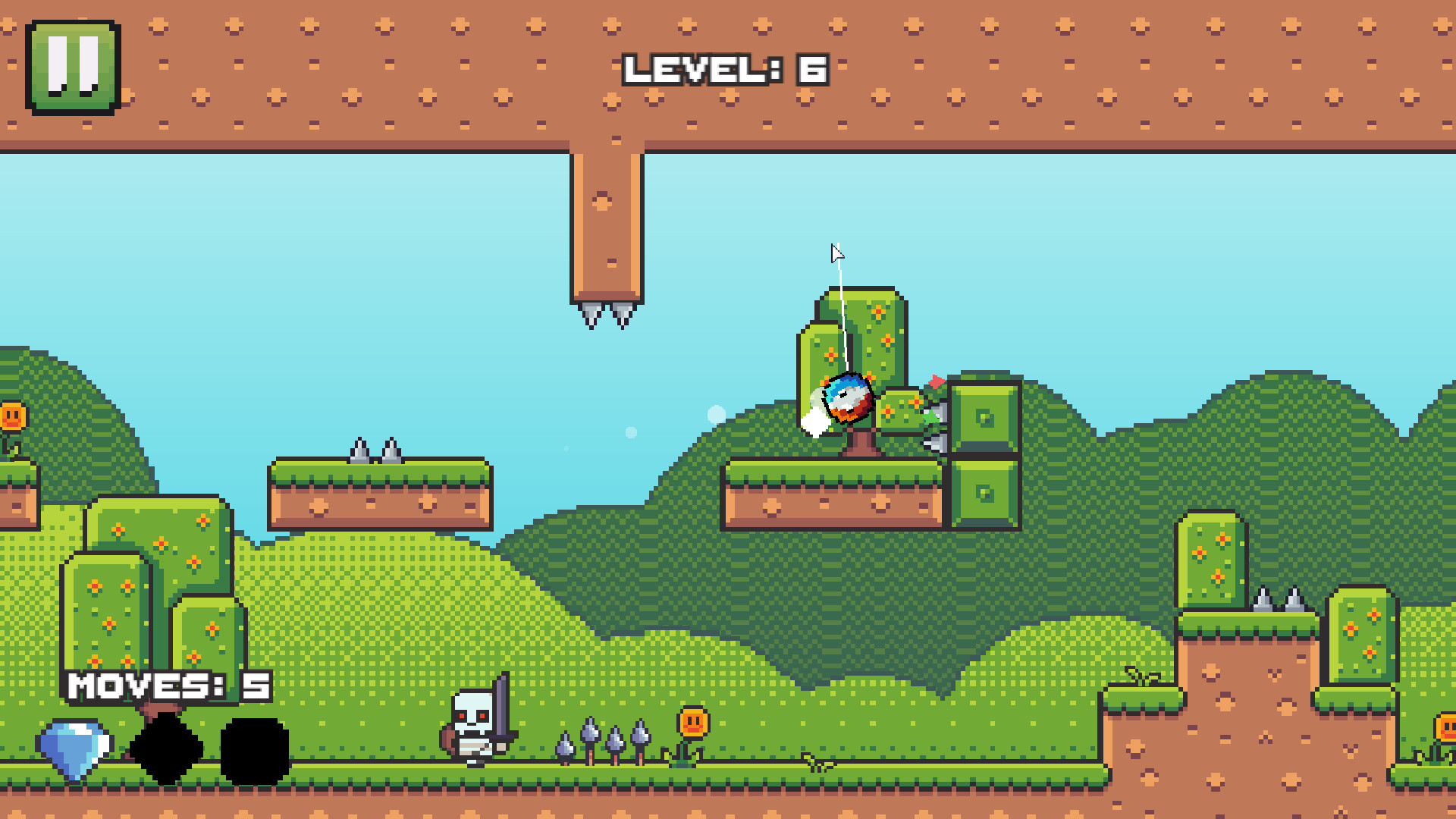Click the upper green crate block beside the bush

(986, 416)
